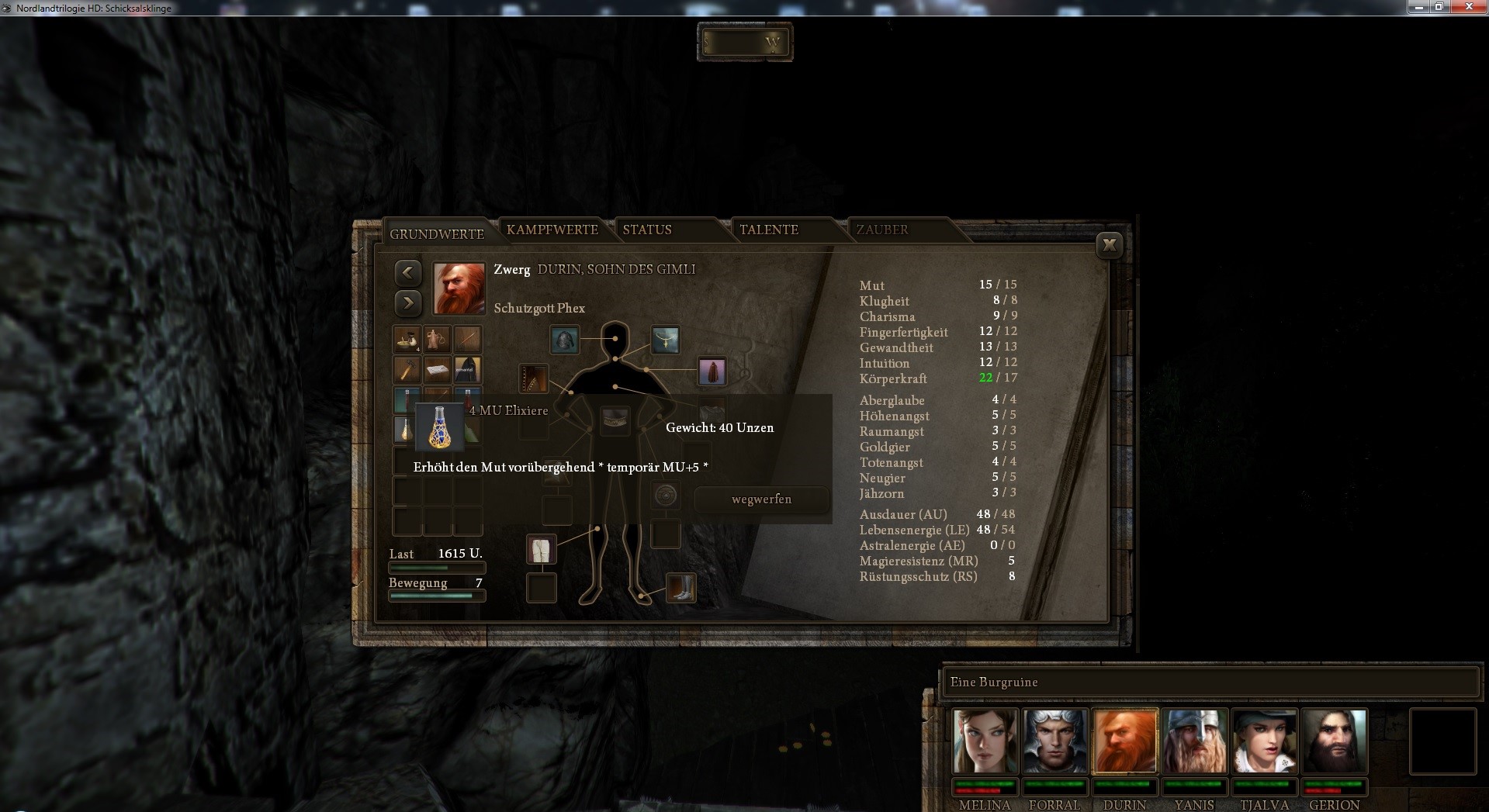
Task: Open the Status tab
Action: (x=647, y=230)
